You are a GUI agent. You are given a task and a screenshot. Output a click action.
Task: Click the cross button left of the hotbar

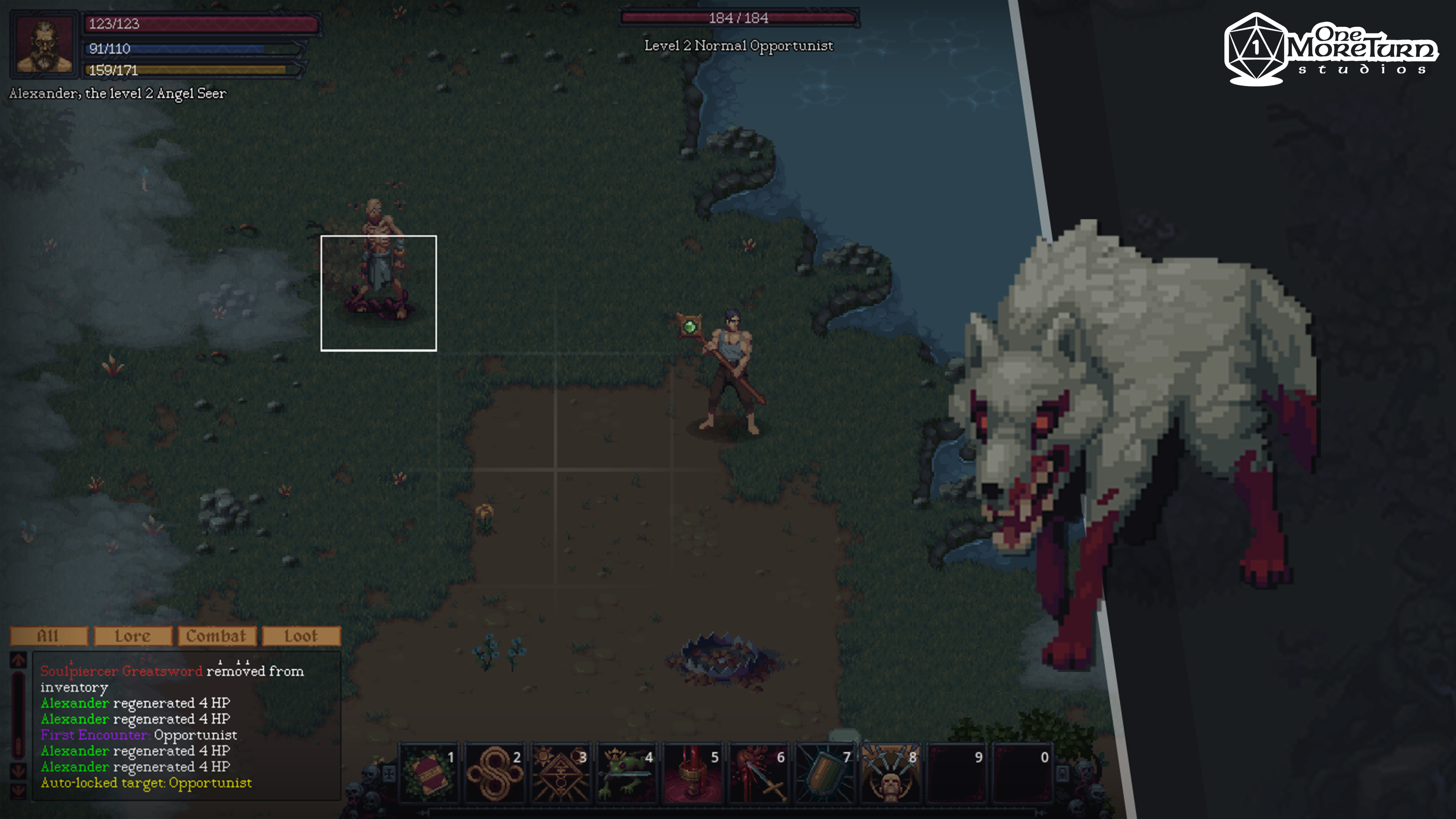coord(389,773)
